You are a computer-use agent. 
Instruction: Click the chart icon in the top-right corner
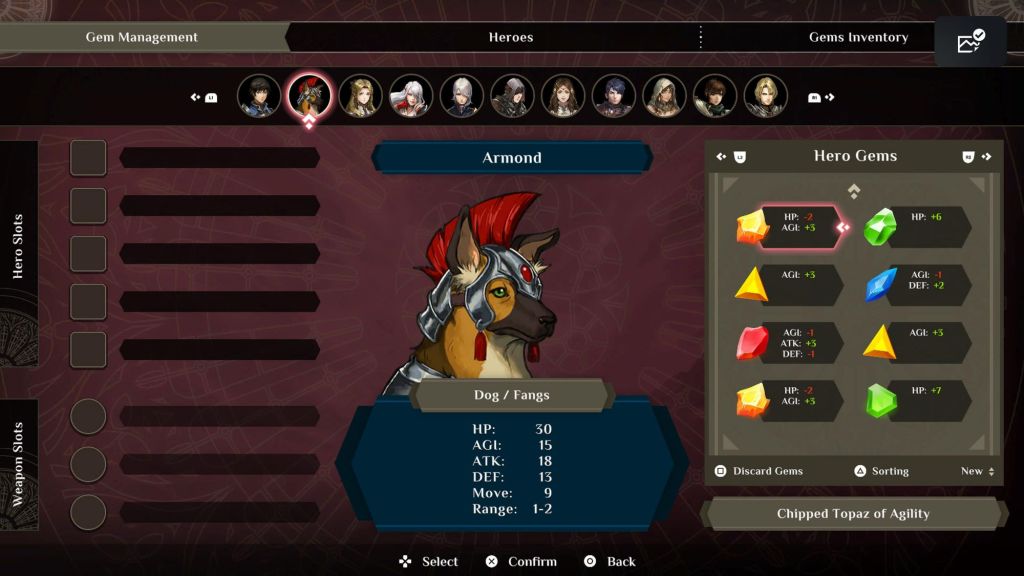pyautogui.click(x=970, y=42)
